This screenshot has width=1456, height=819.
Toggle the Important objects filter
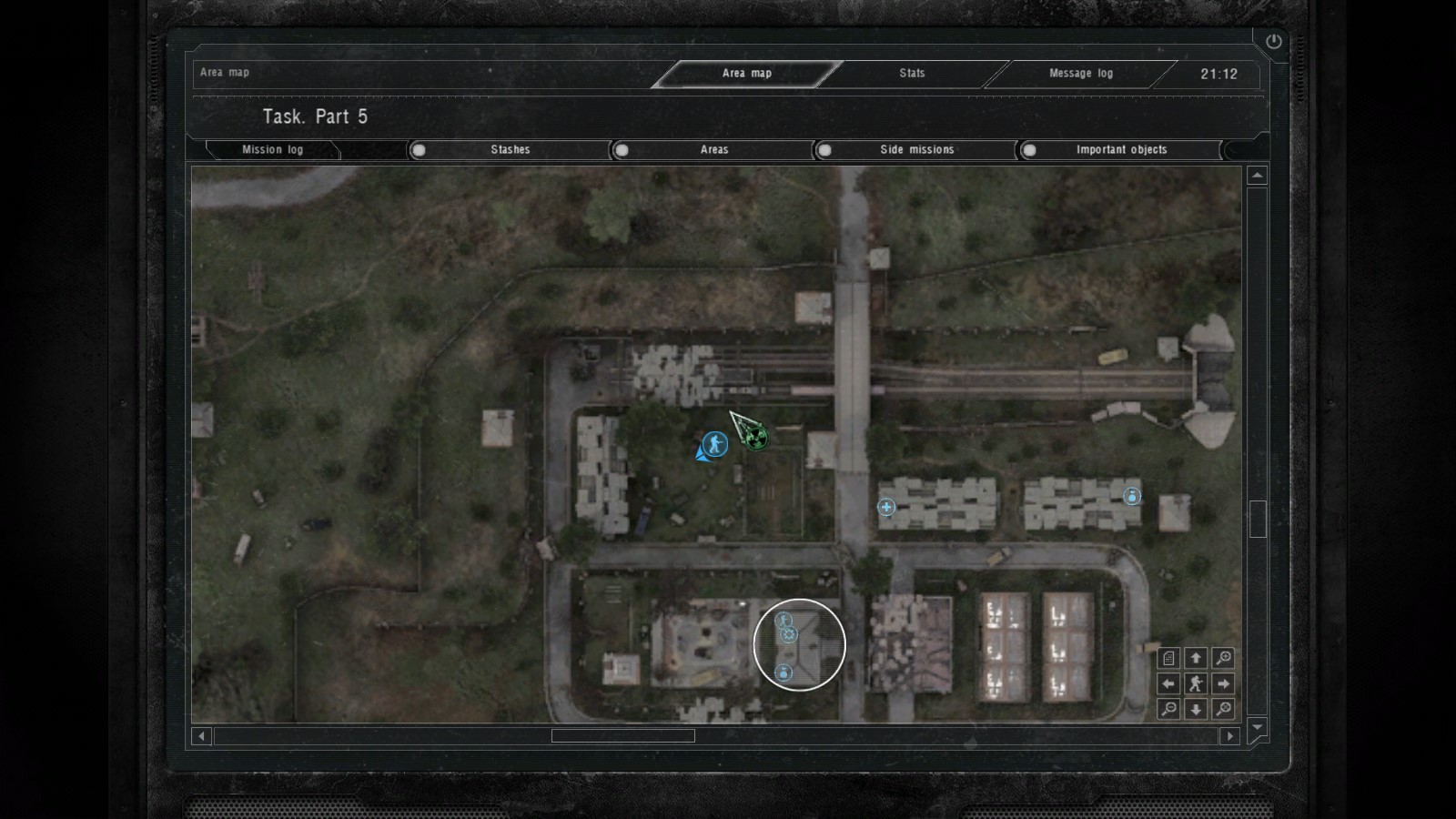coord(1120,150)
